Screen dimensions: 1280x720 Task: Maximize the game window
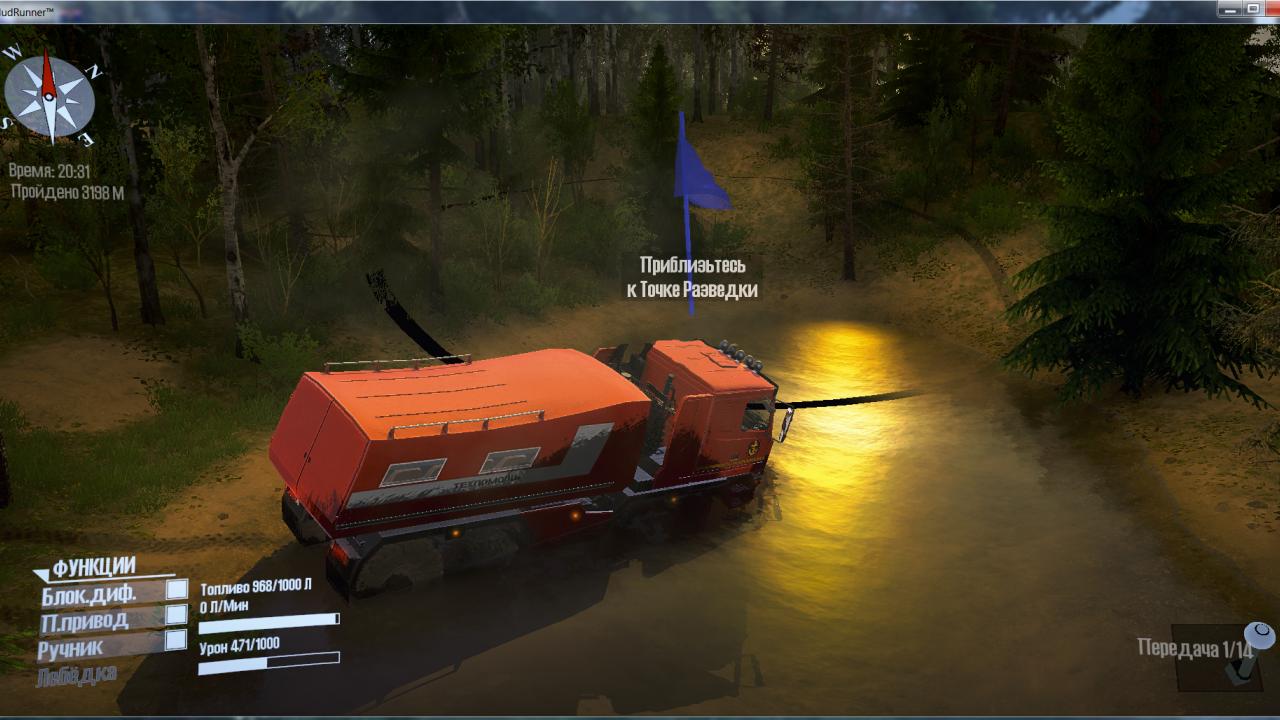point(1253,9)
